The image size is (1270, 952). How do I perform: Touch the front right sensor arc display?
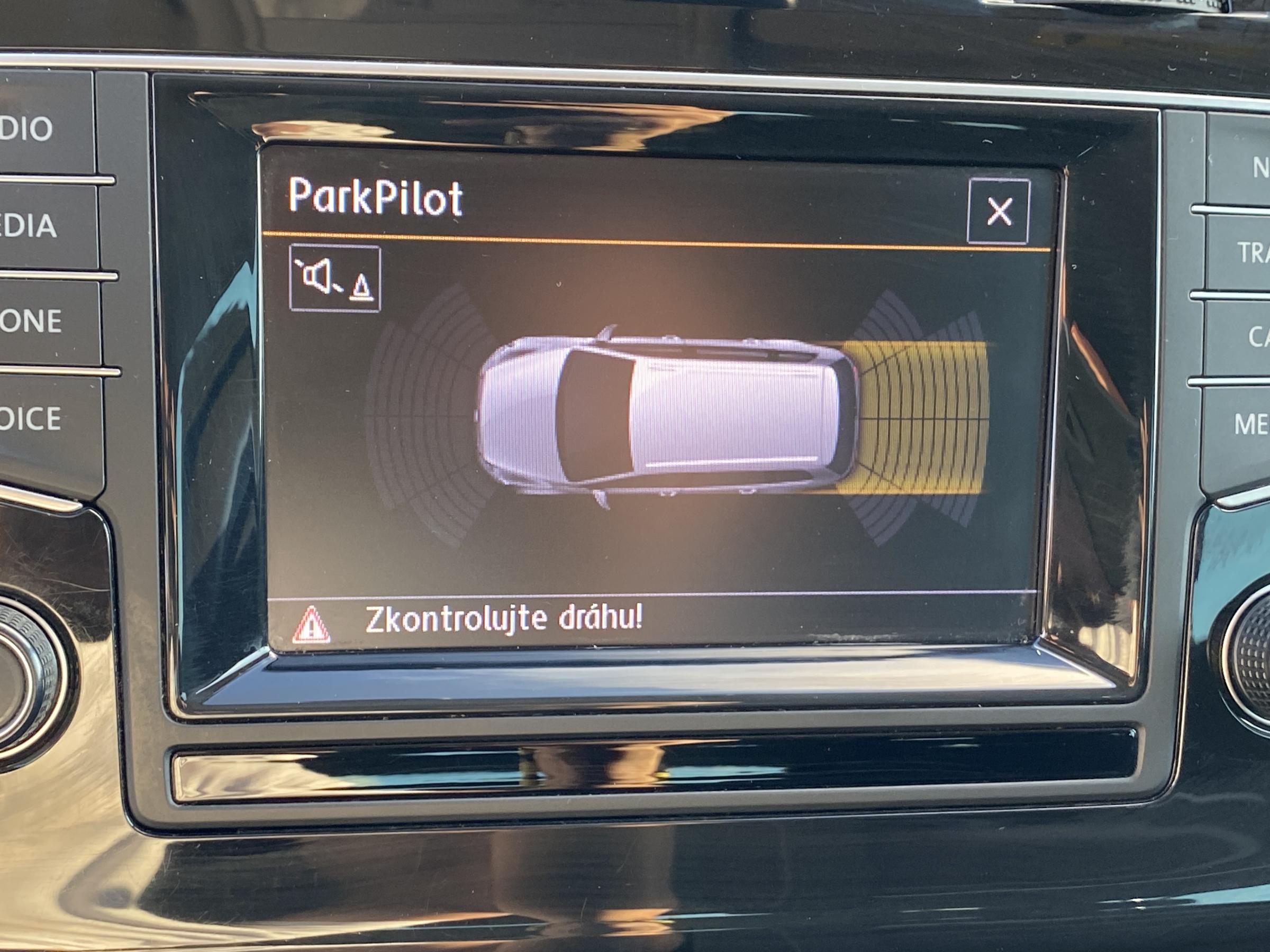(x=433, y=488)
